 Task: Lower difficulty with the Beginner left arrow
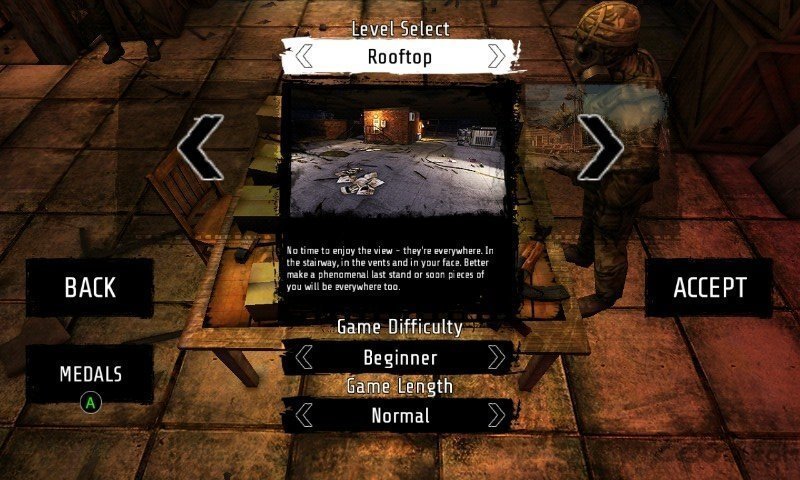(304, 357)
